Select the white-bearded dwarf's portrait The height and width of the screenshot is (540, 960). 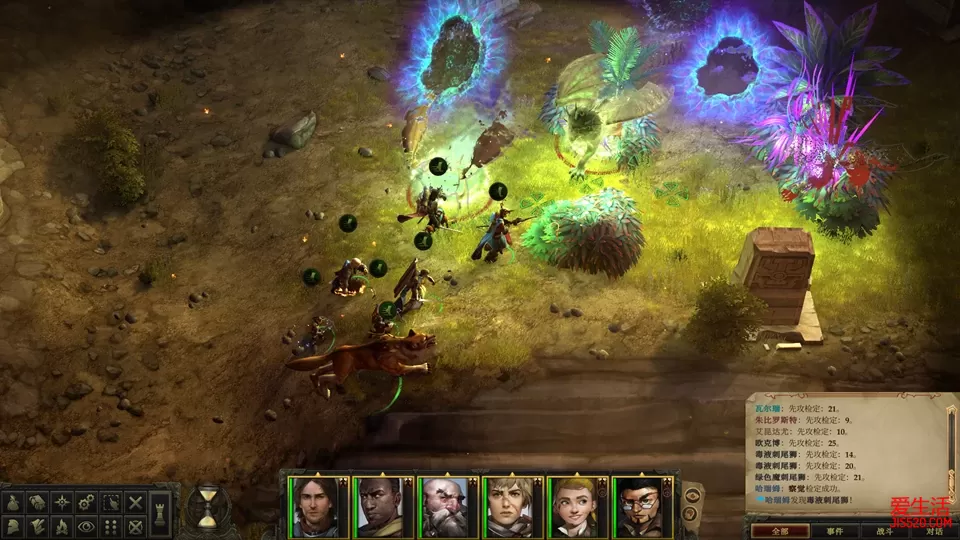click(446, 506)
